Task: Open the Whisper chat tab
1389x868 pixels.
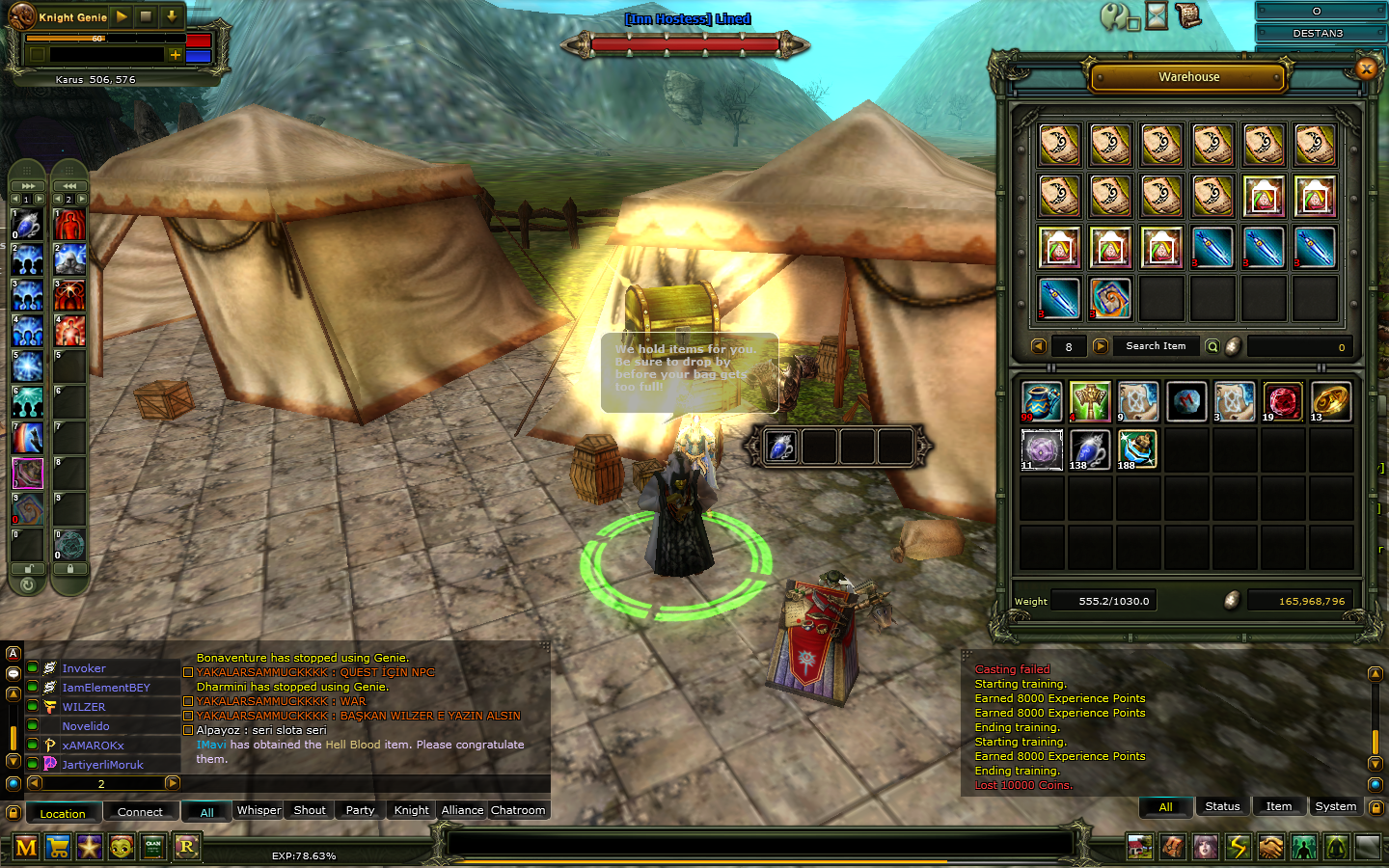Action: 258,810
